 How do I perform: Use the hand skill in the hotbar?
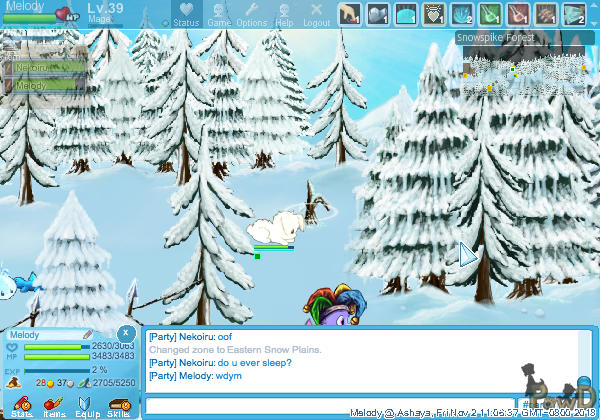click(x=351, y=13)
